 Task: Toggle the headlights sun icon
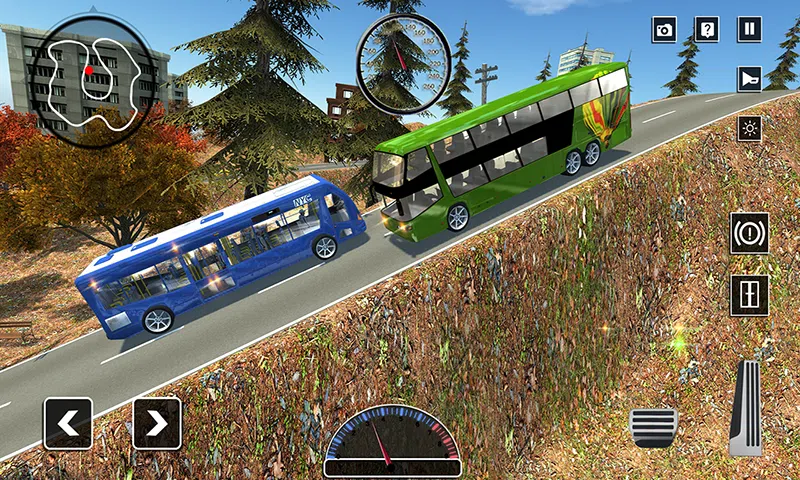point(749,128)
